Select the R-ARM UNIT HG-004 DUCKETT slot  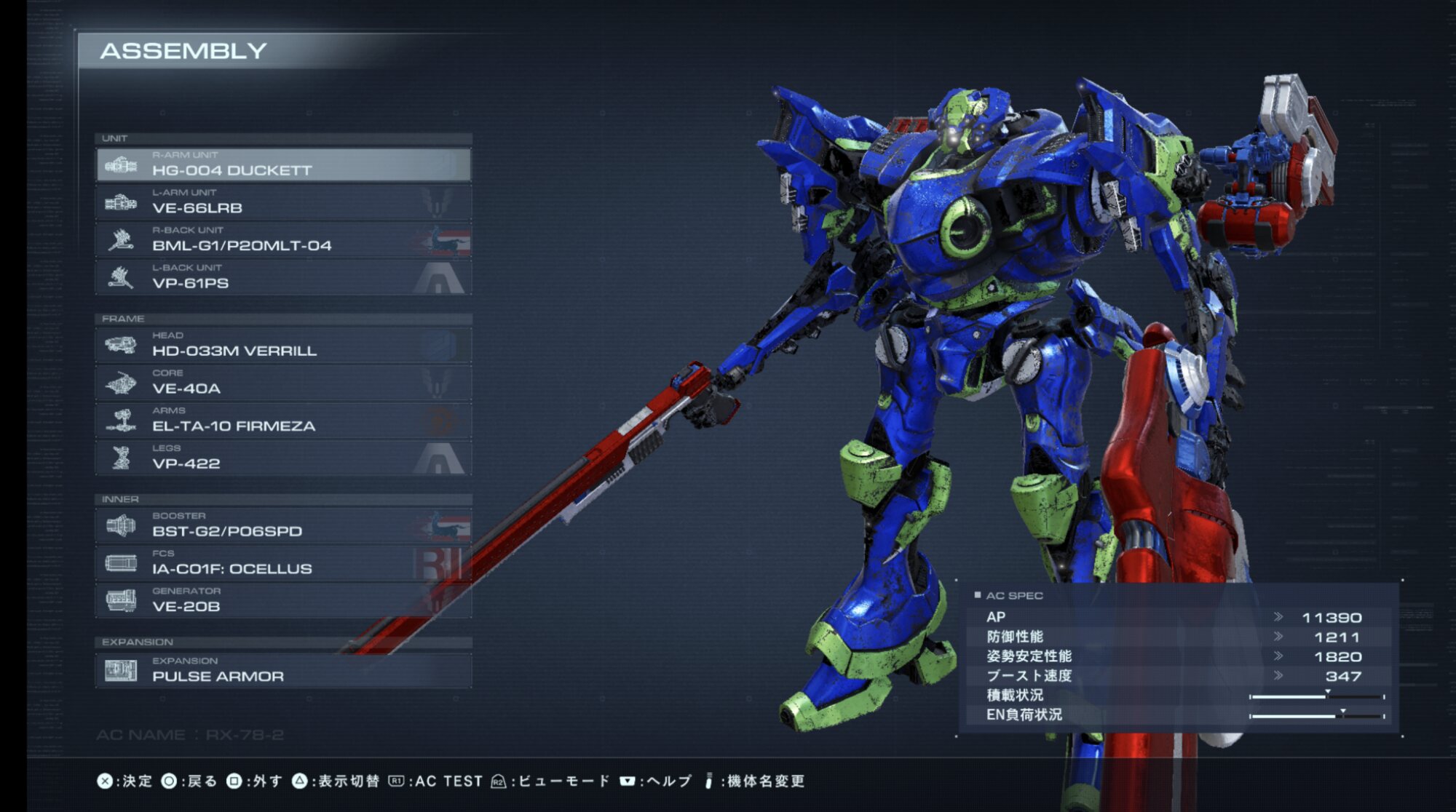[x=283, y=165]
